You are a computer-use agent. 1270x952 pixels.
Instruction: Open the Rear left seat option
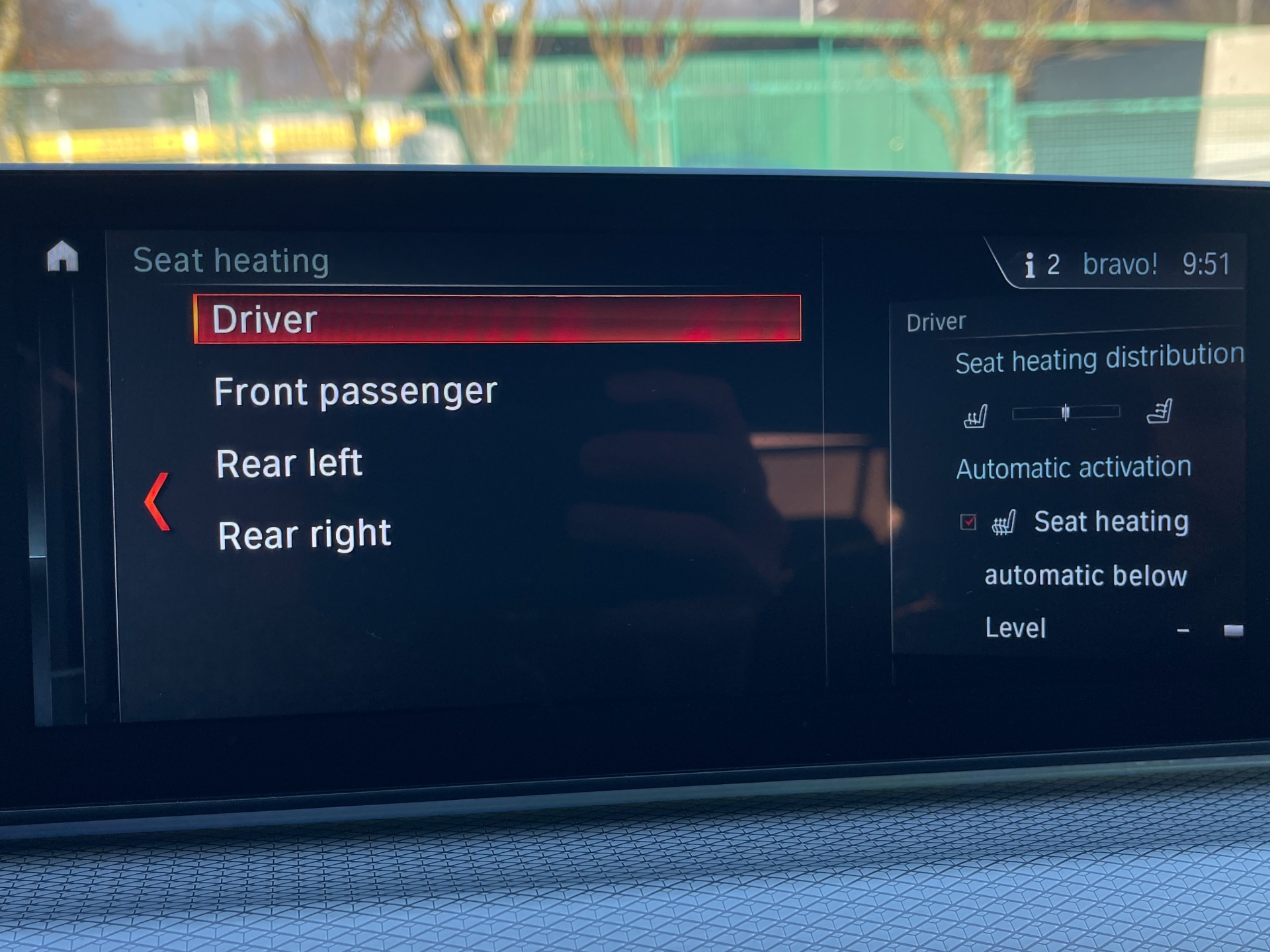pyautogui.click(x=289, y=463)
